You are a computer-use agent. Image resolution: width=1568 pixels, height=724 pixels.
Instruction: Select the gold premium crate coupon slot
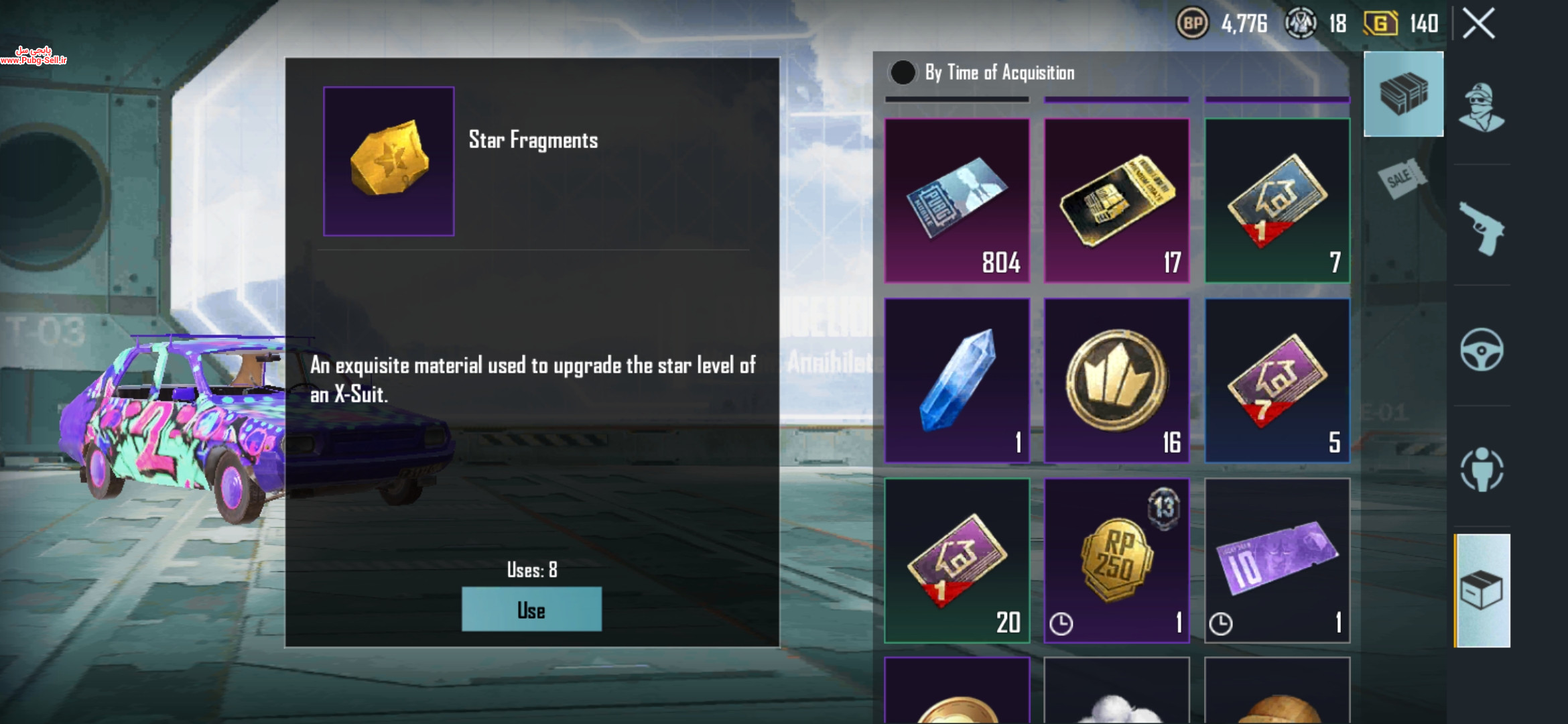click(1116, 200)
